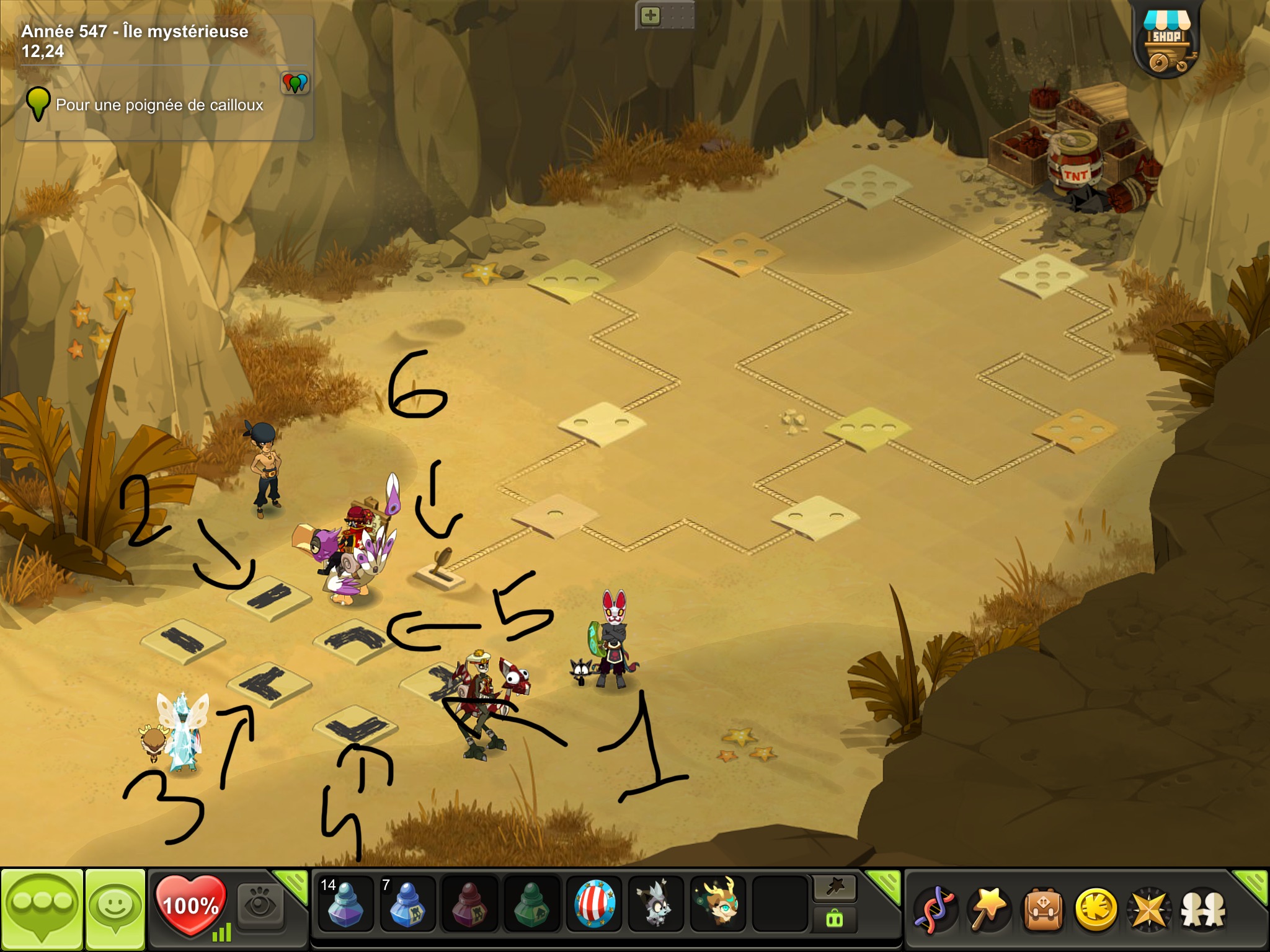Open the smiley emote menu
The width and height of the screenshot is (1270, 952).
click(115, 909)
